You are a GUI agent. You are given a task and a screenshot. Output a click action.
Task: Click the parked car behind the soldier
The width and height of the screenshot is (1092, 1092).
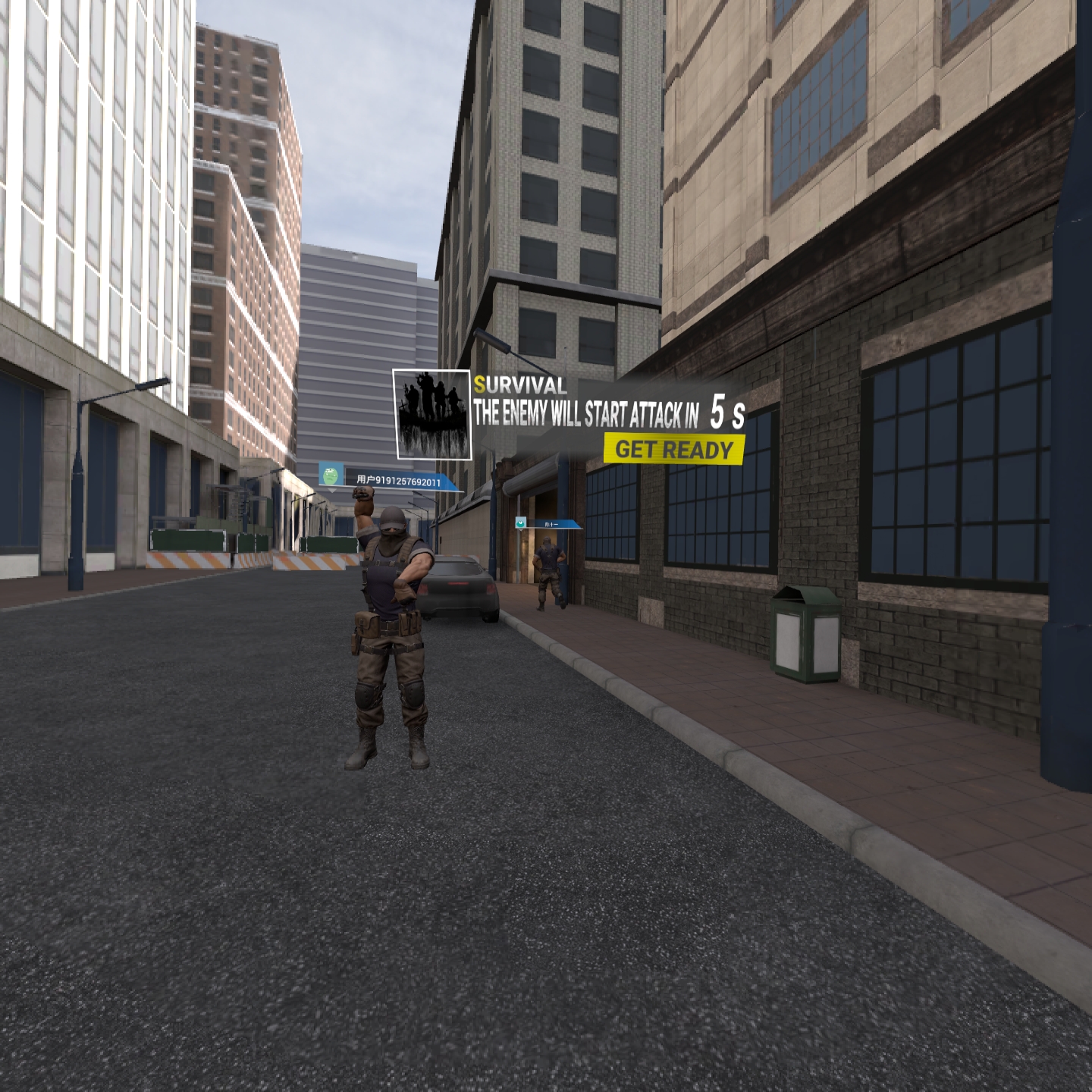tap(459, 591)
